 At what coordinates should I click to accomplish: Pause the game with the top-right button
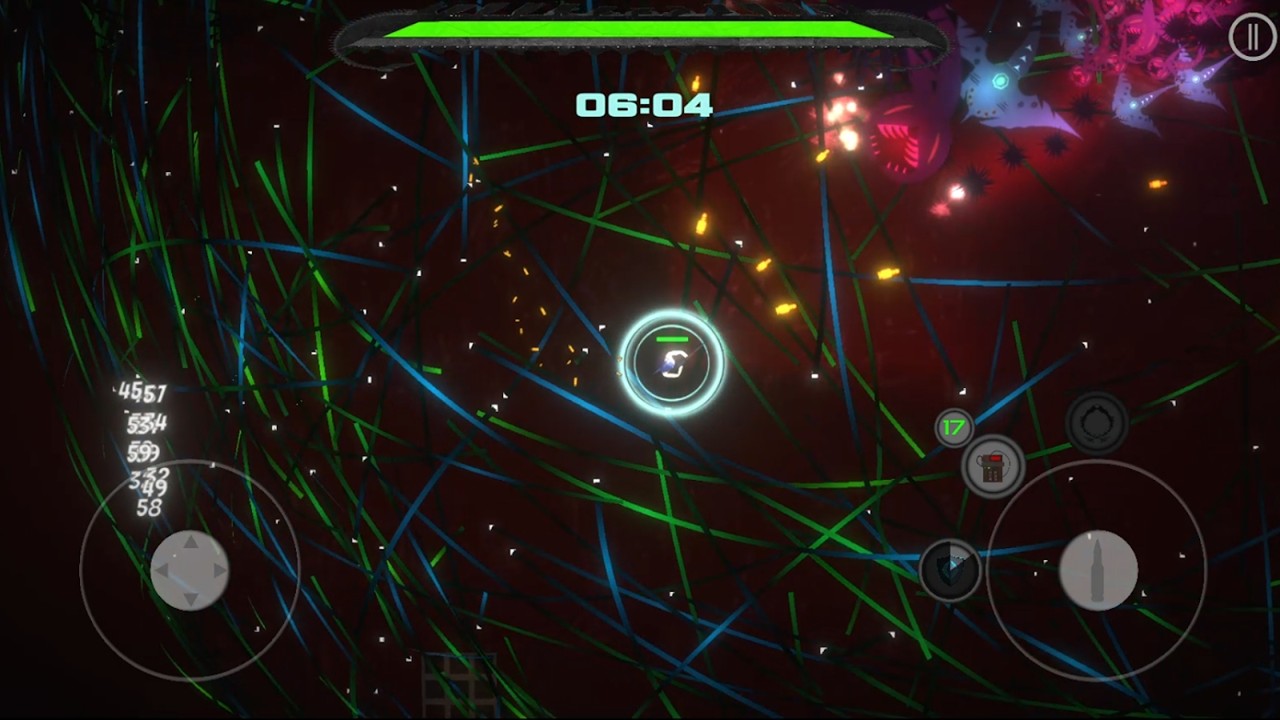(1251, 38)
